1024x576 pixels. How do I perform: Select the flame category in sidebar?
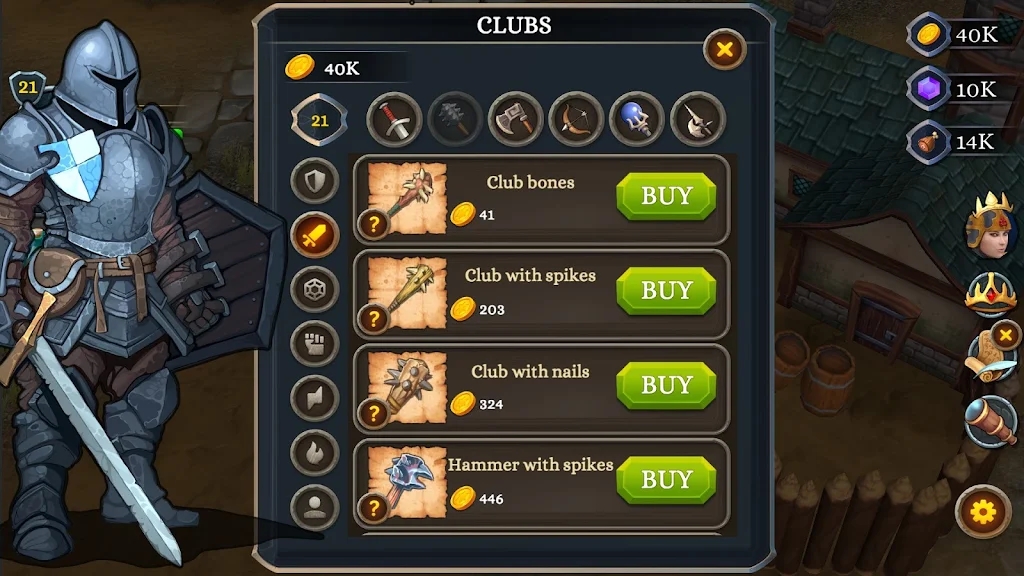point(315,452)
